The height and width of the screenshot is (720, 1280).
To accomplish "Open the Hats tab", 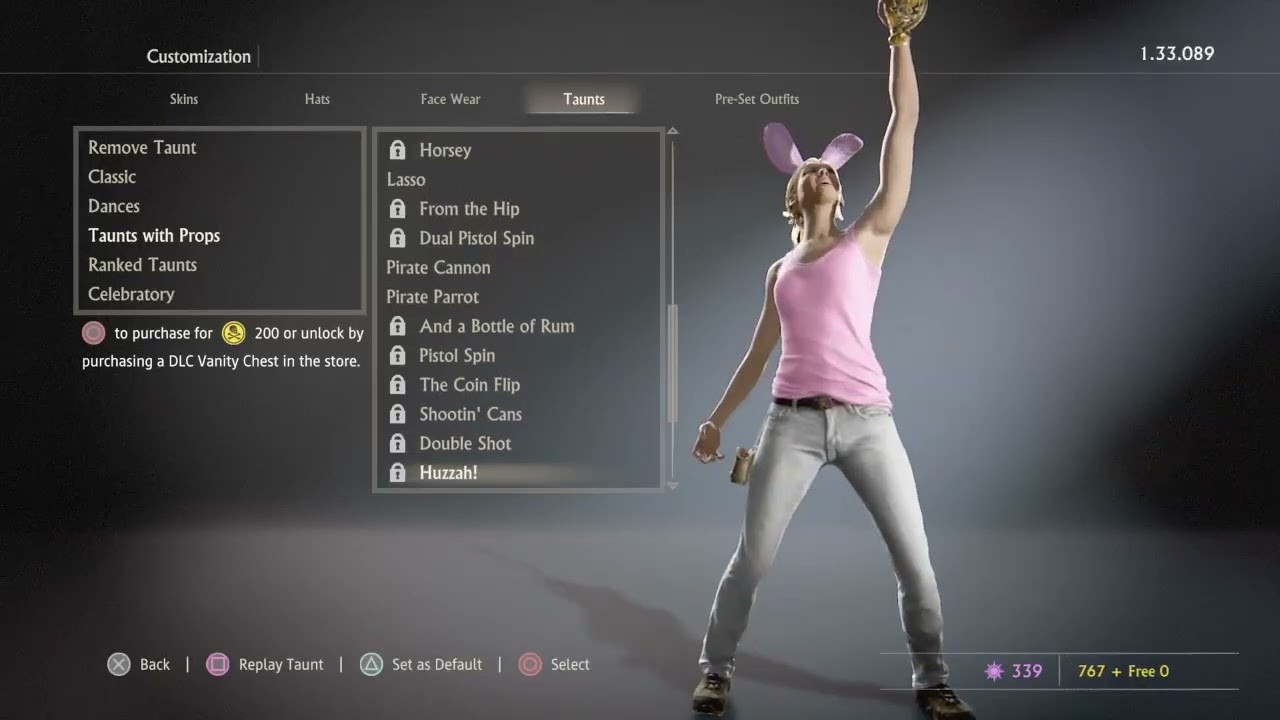I will point(317,99).
